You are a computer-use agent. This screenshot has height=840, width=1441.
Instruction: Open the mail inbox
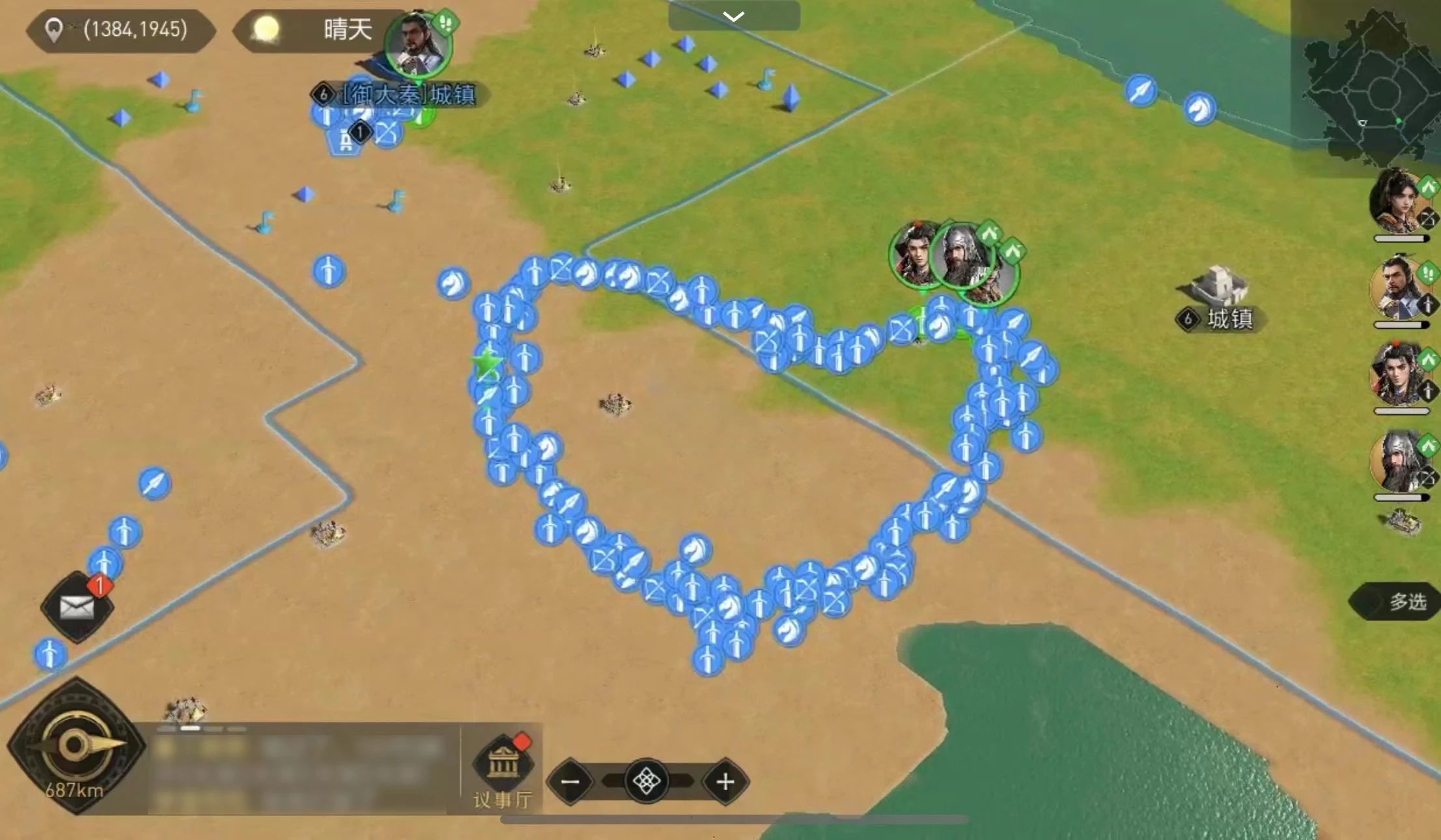coord(77,607)
